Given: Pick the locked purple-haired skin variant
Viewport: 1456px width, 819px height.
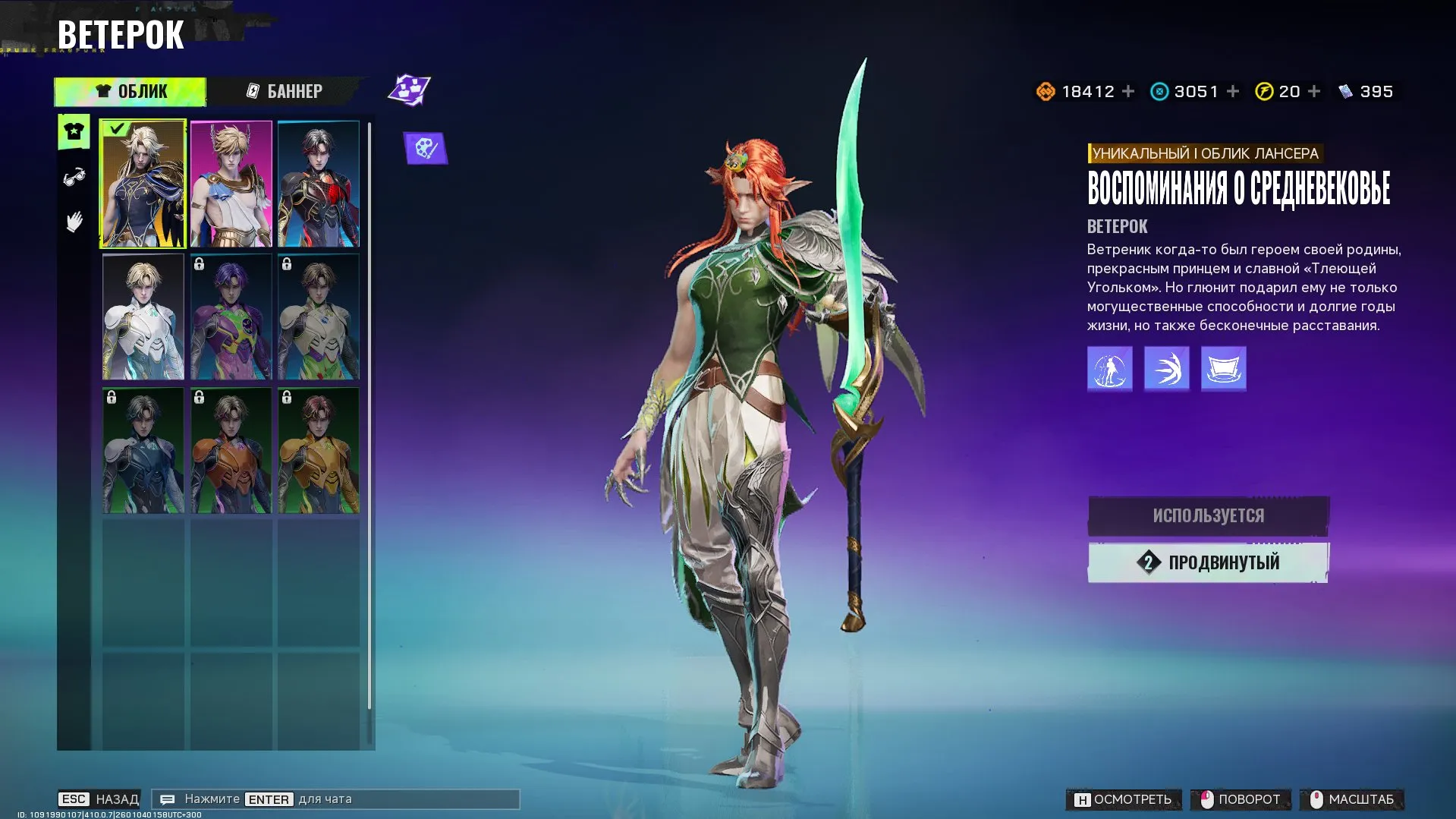Looking at the screenshot, I should click(x=231, y=317).
